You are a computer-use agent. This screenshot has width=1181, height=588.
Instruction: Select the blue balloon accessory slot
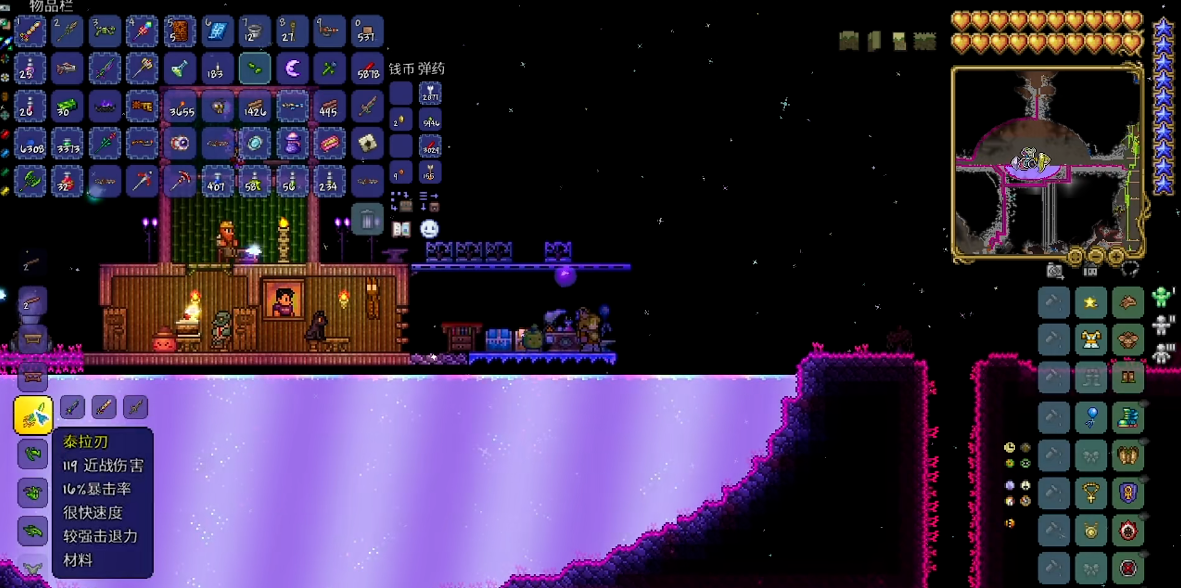coord(1091,415)
